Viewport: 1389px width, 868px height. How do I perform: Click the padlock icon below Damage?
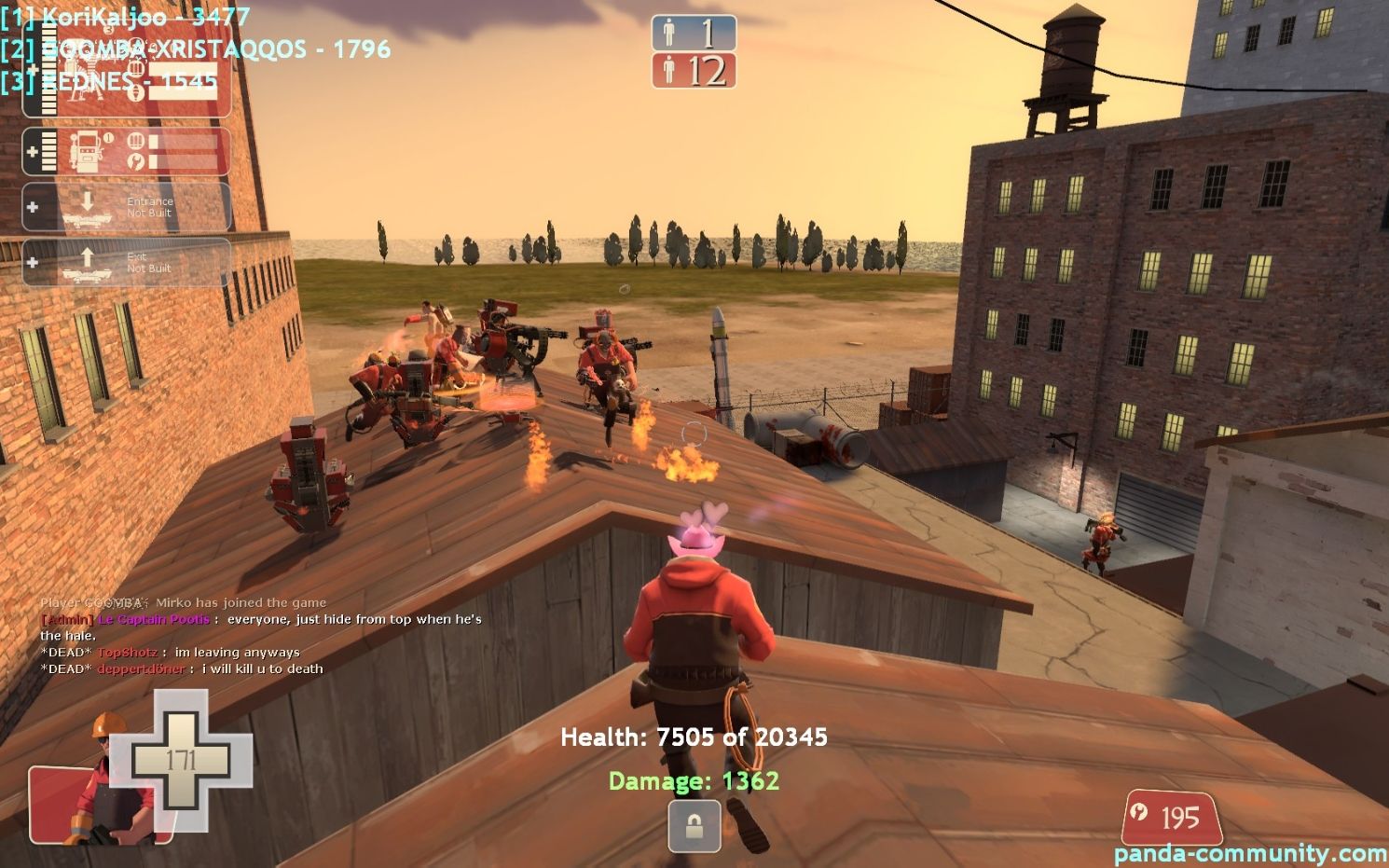click(x=694, y=826)
